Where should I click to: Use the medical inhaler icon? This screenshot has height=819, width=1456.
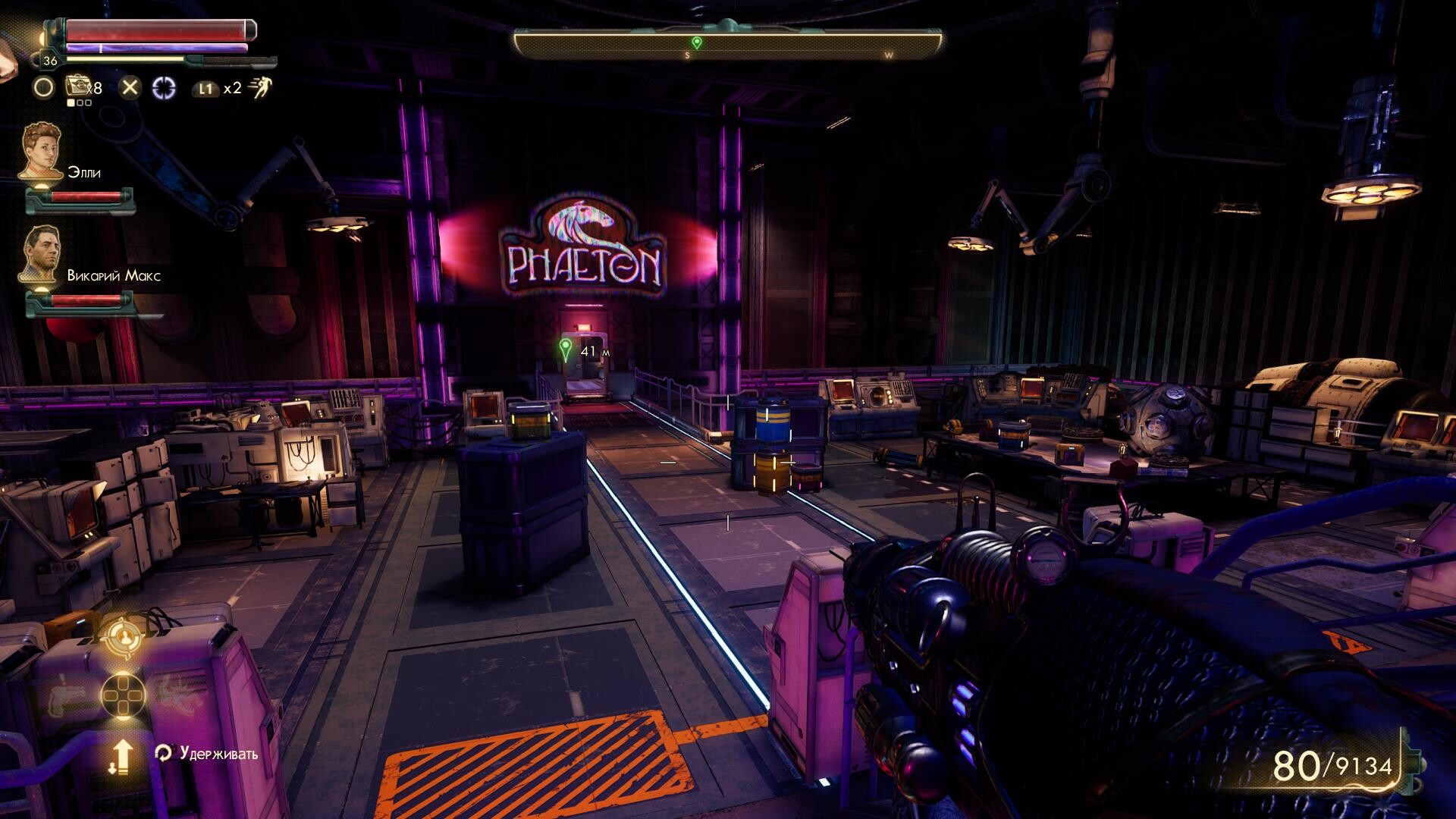(78, 87)
